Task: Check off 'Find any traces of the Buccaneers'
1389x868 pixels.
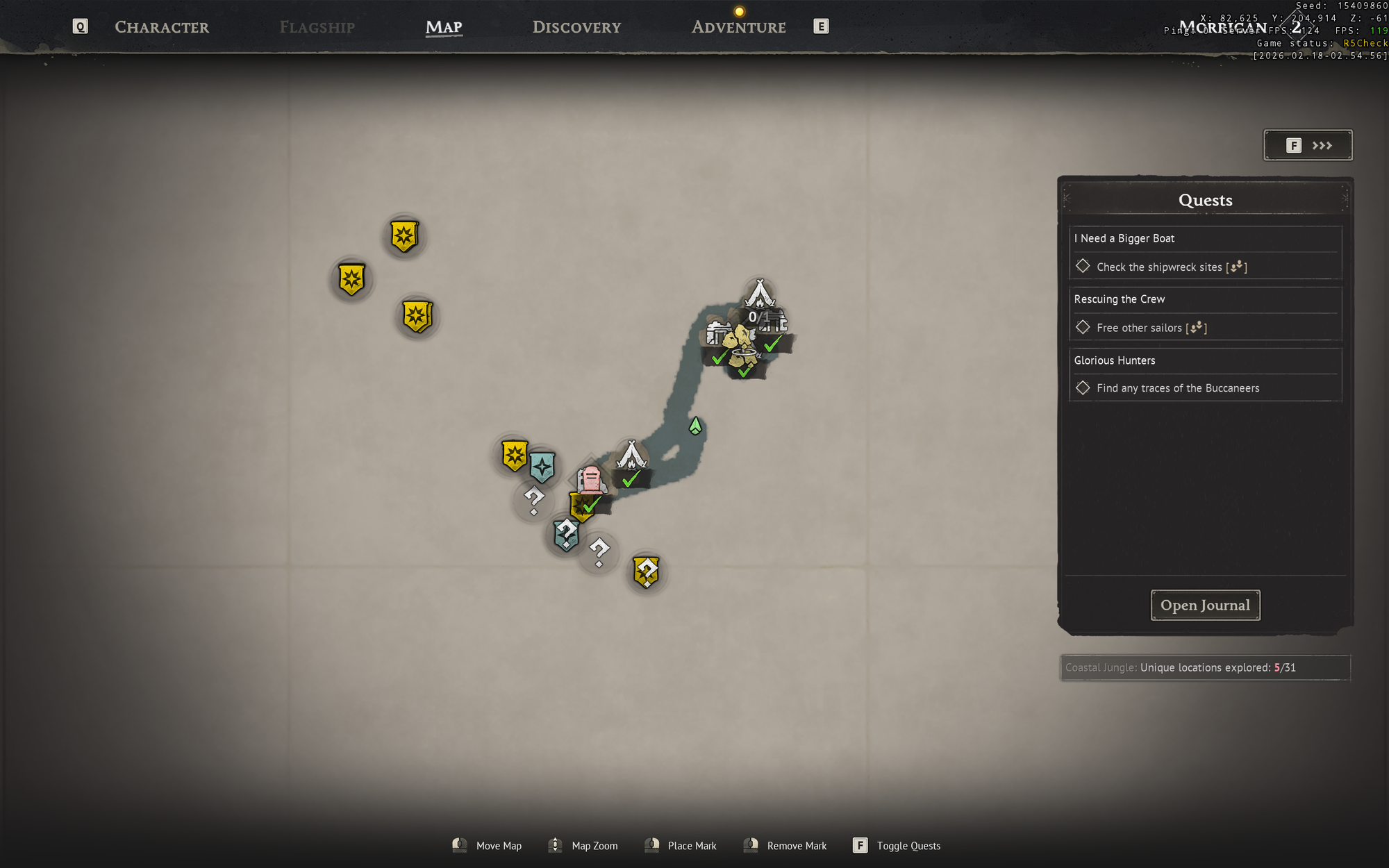Action: pos(1083,387)
